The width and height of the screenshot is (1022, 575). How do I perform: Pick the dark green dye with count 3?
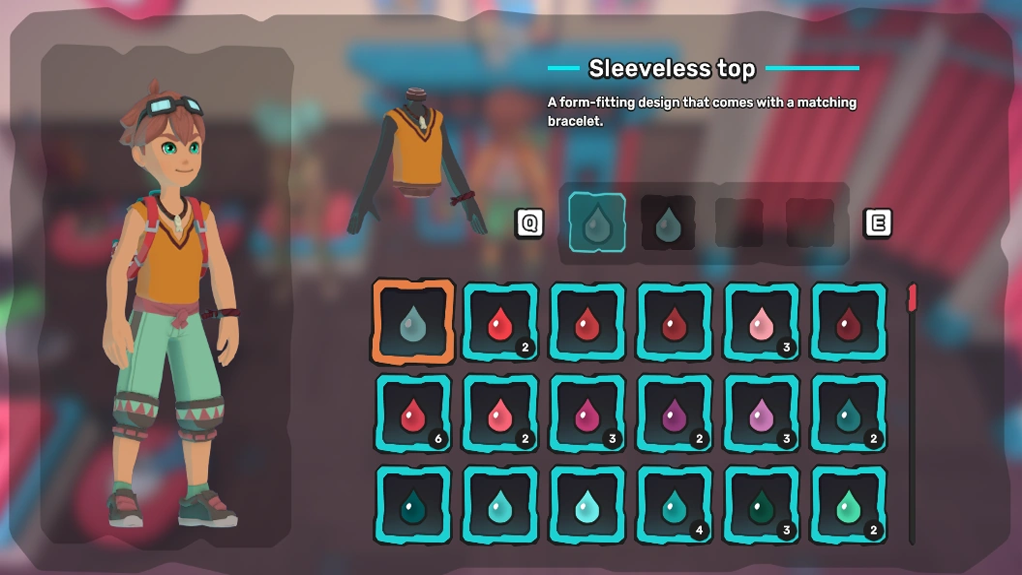[x=761, y=505]
